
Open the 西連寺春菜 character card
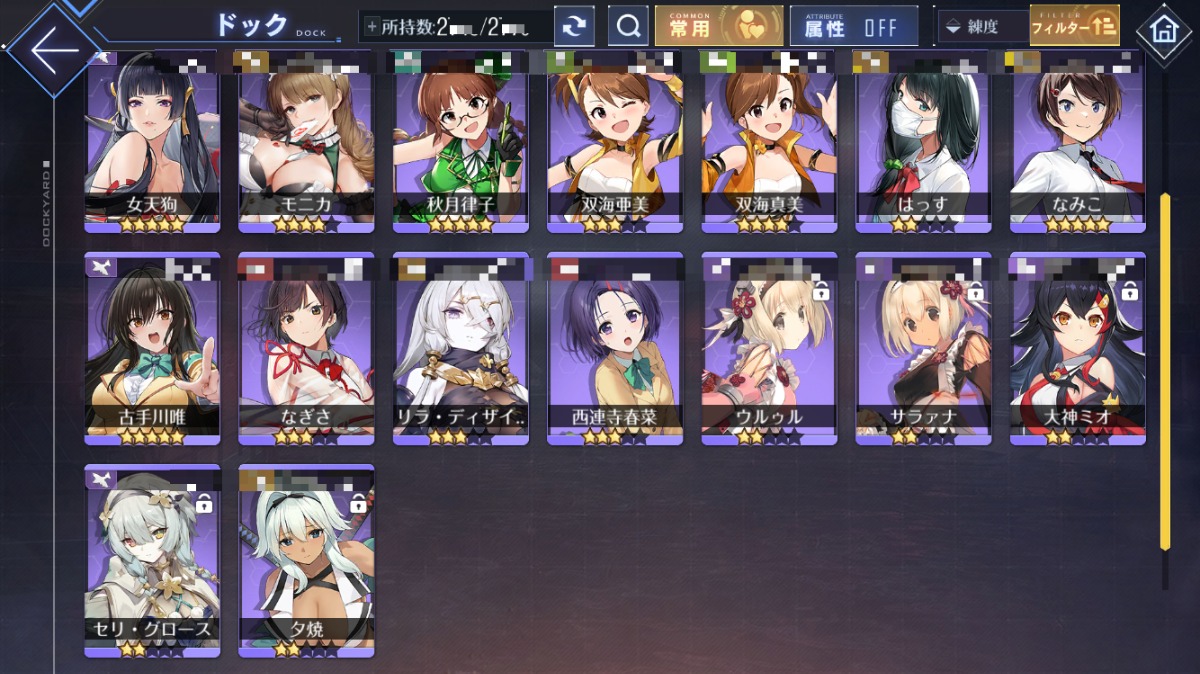[615, 348]
